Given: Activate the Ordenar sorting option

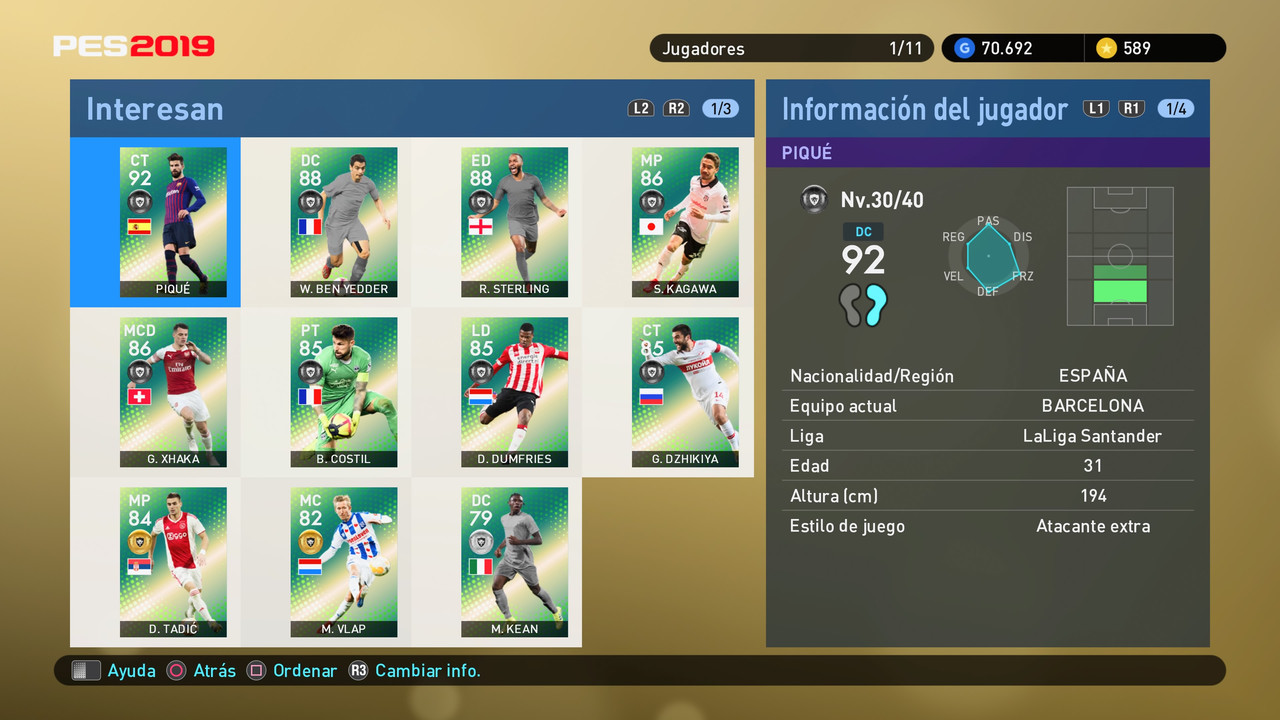Looking at the screenshot, I should pyautogui.click(x=305, y=670).
